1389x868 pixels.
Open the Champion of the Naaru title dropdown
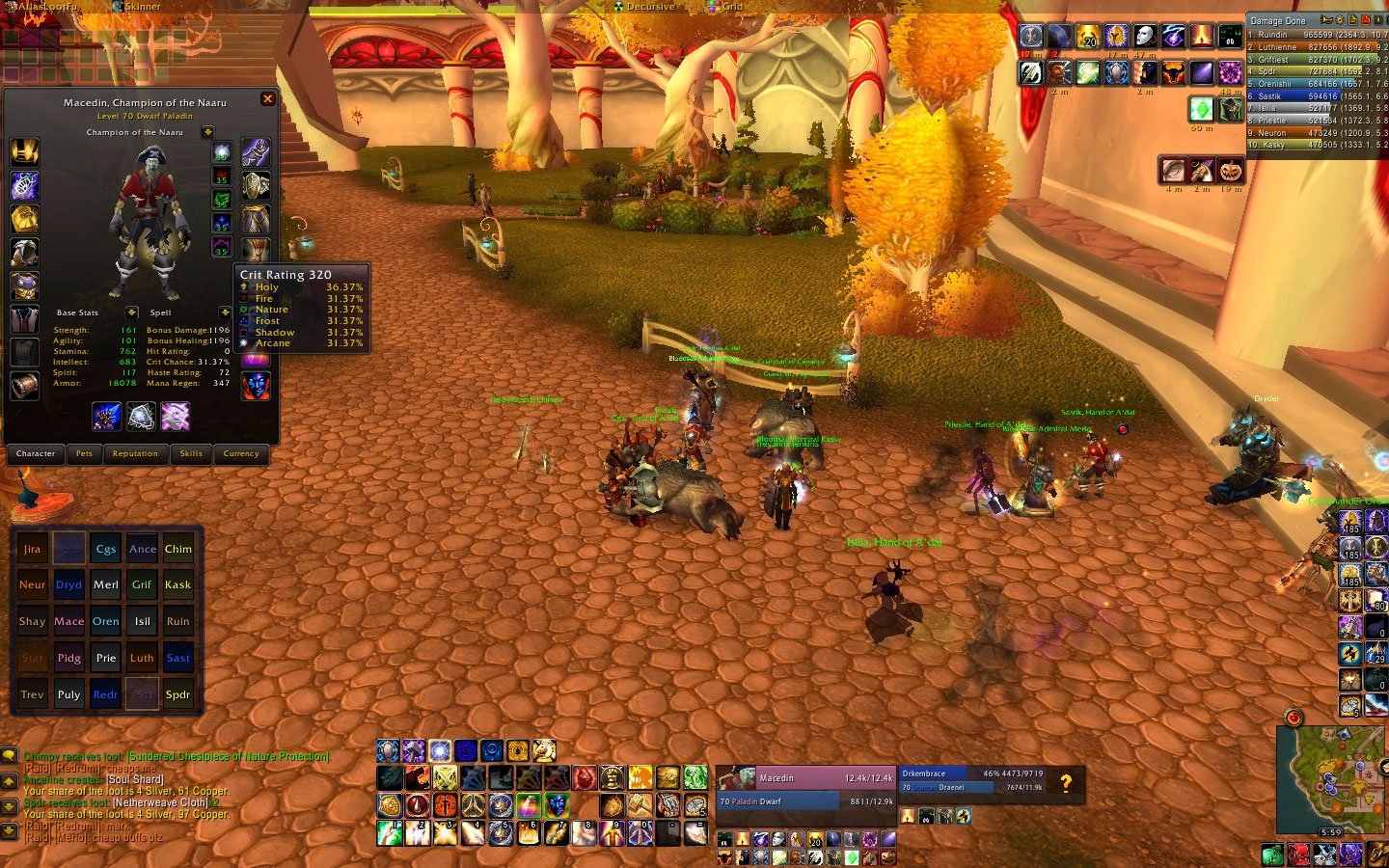pos(207,132)
